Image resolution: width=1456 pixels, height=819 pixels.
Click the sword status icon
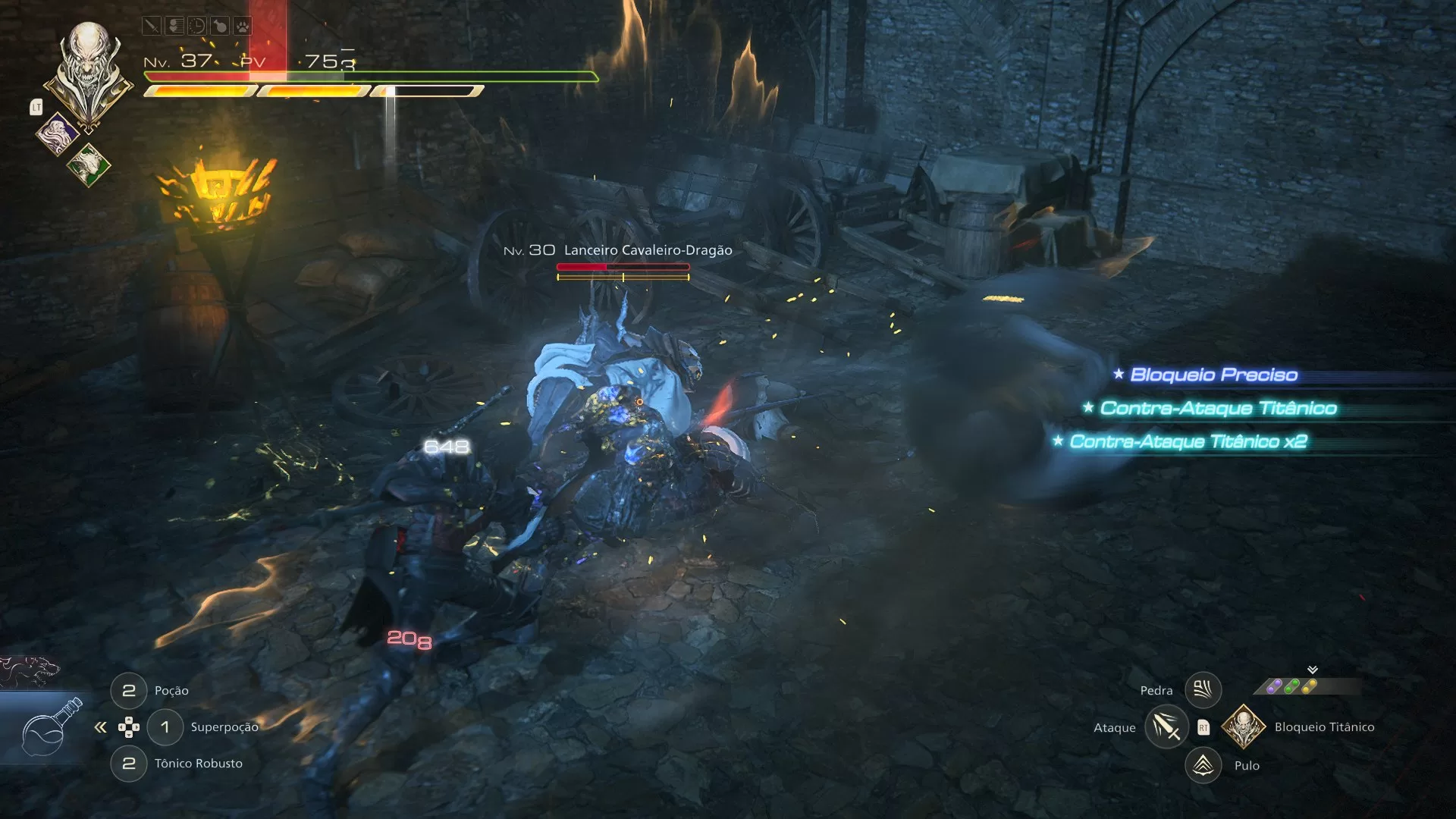(152, 27)
